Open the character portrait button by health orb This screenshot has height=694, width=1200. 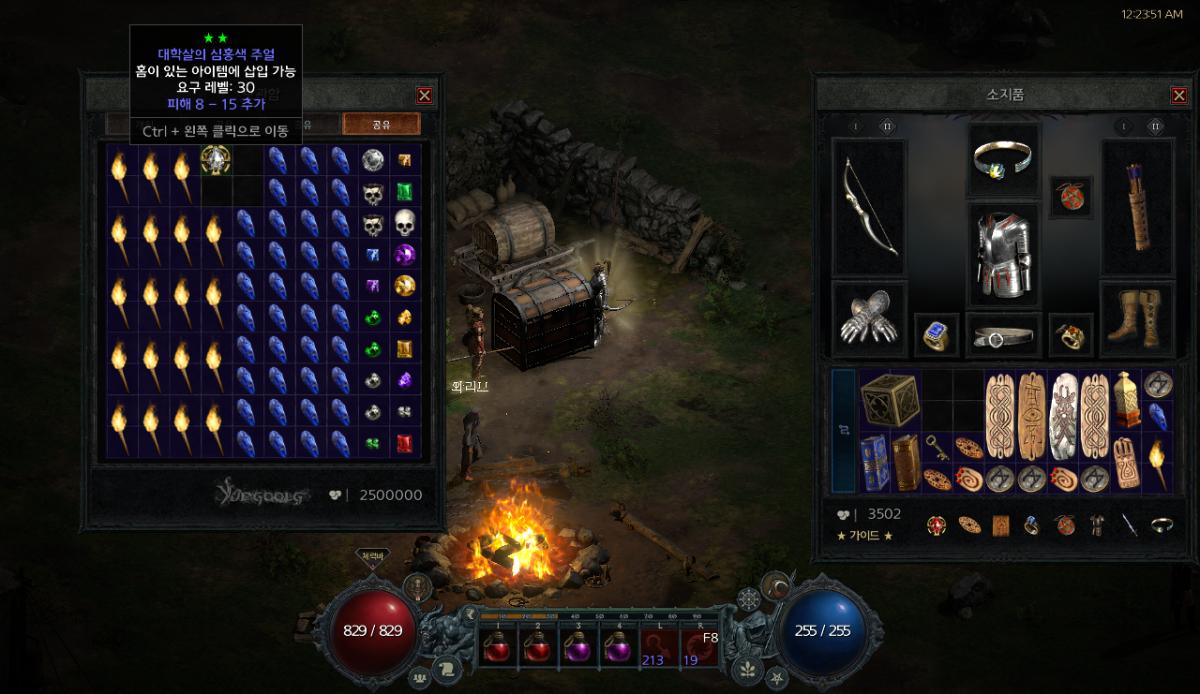[x=417, y=587]
